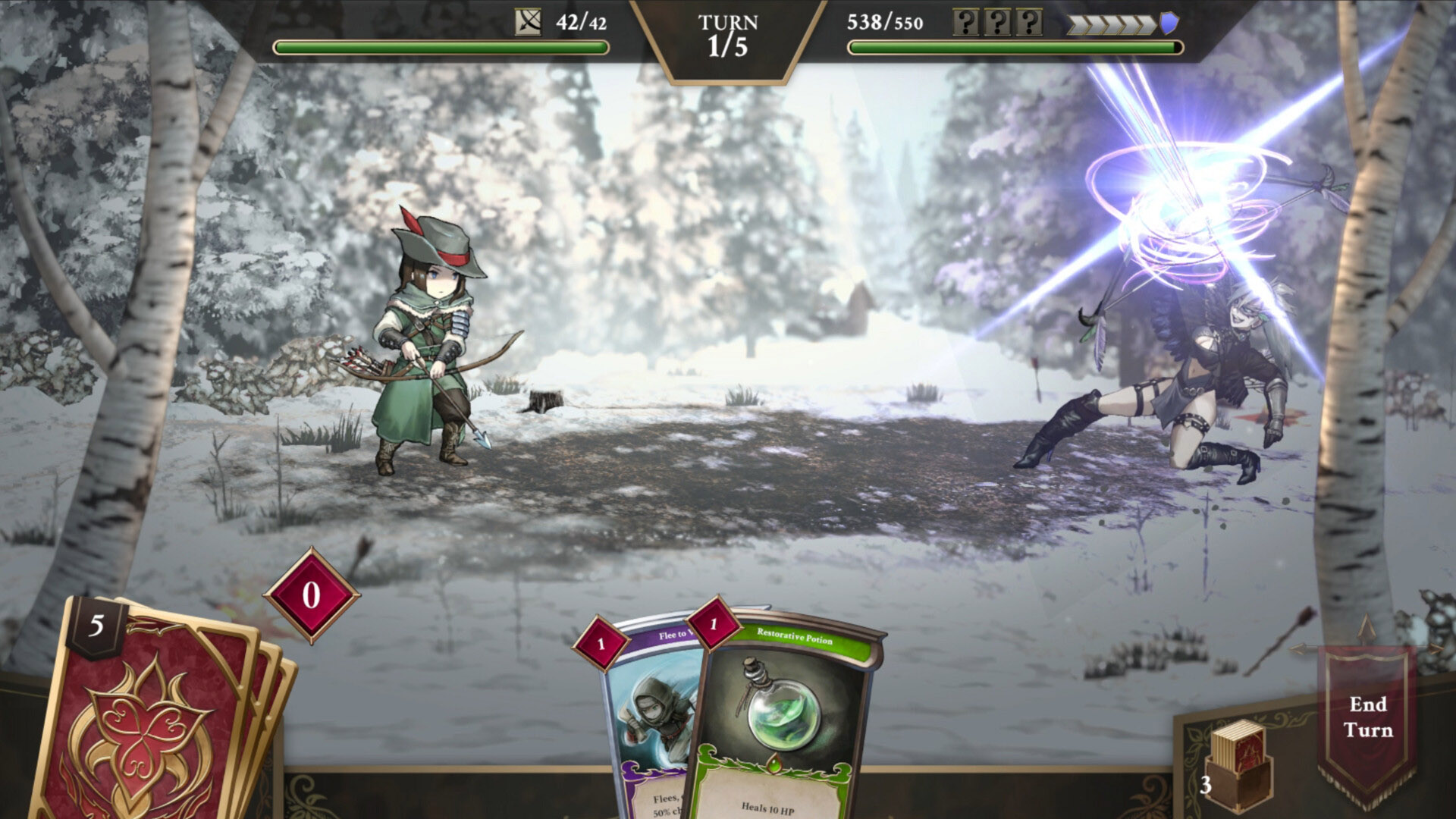Inspect the enemy's blue shield icon
The height and width of the screenshot is (819, 1456).
pyautogui.click(x=1169, y=24)
